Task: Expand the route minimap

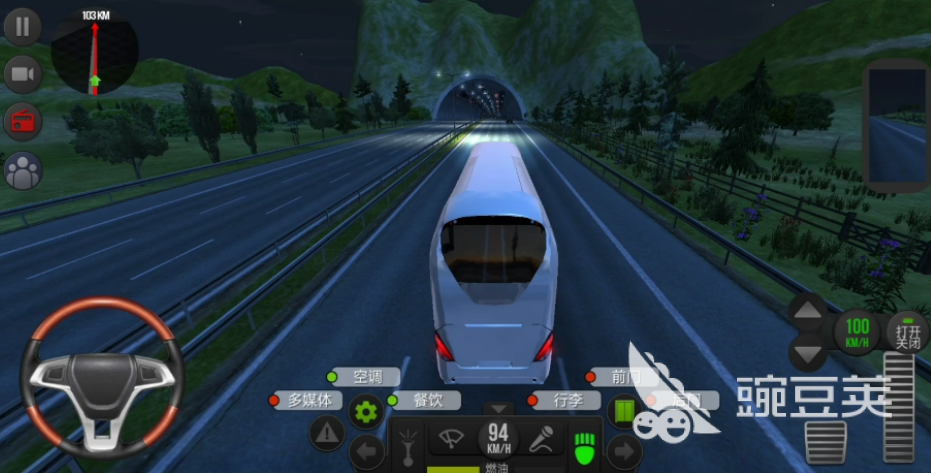Action: 96,56
